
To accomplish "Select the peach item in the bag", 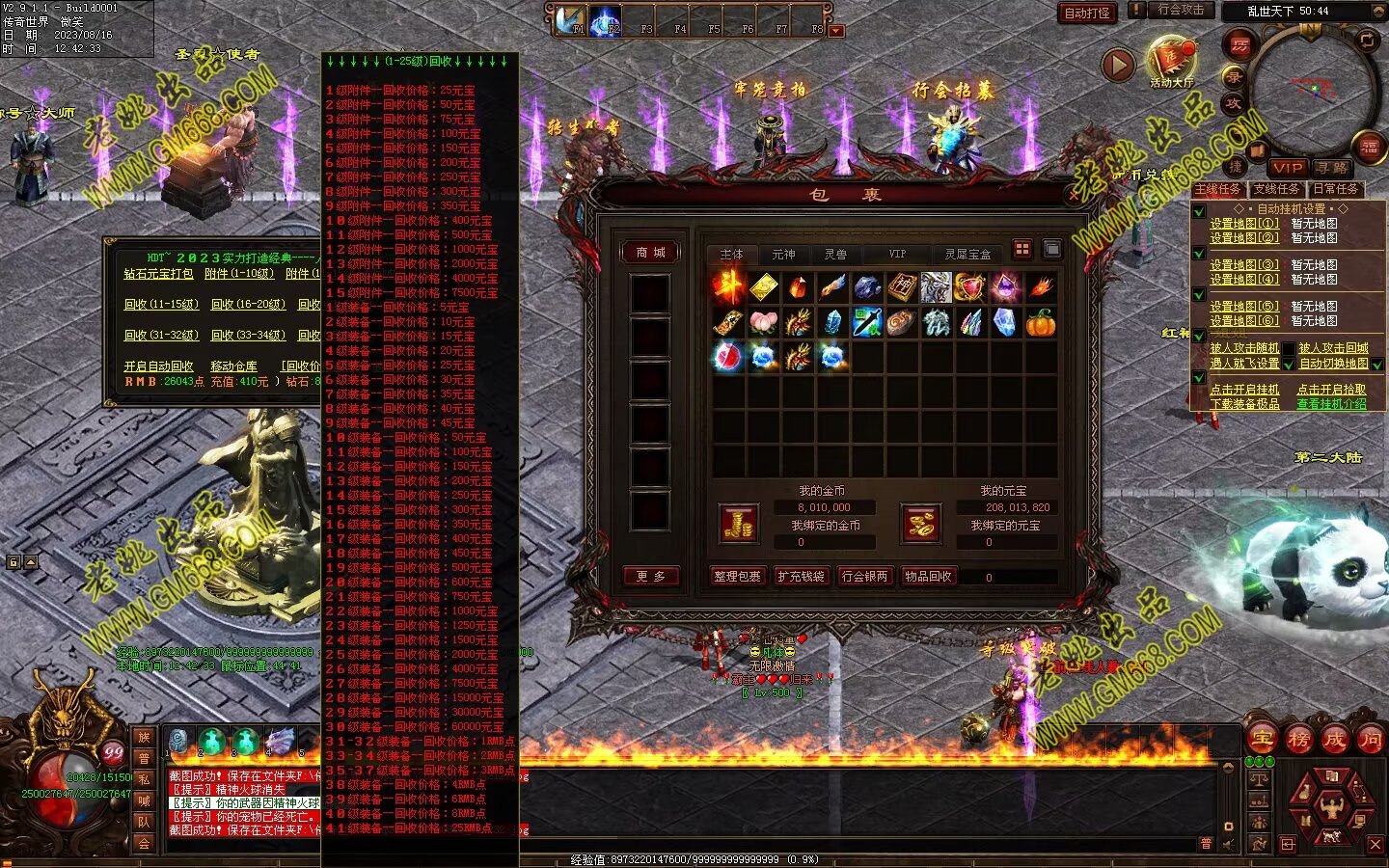I will (x=763, y=323).
